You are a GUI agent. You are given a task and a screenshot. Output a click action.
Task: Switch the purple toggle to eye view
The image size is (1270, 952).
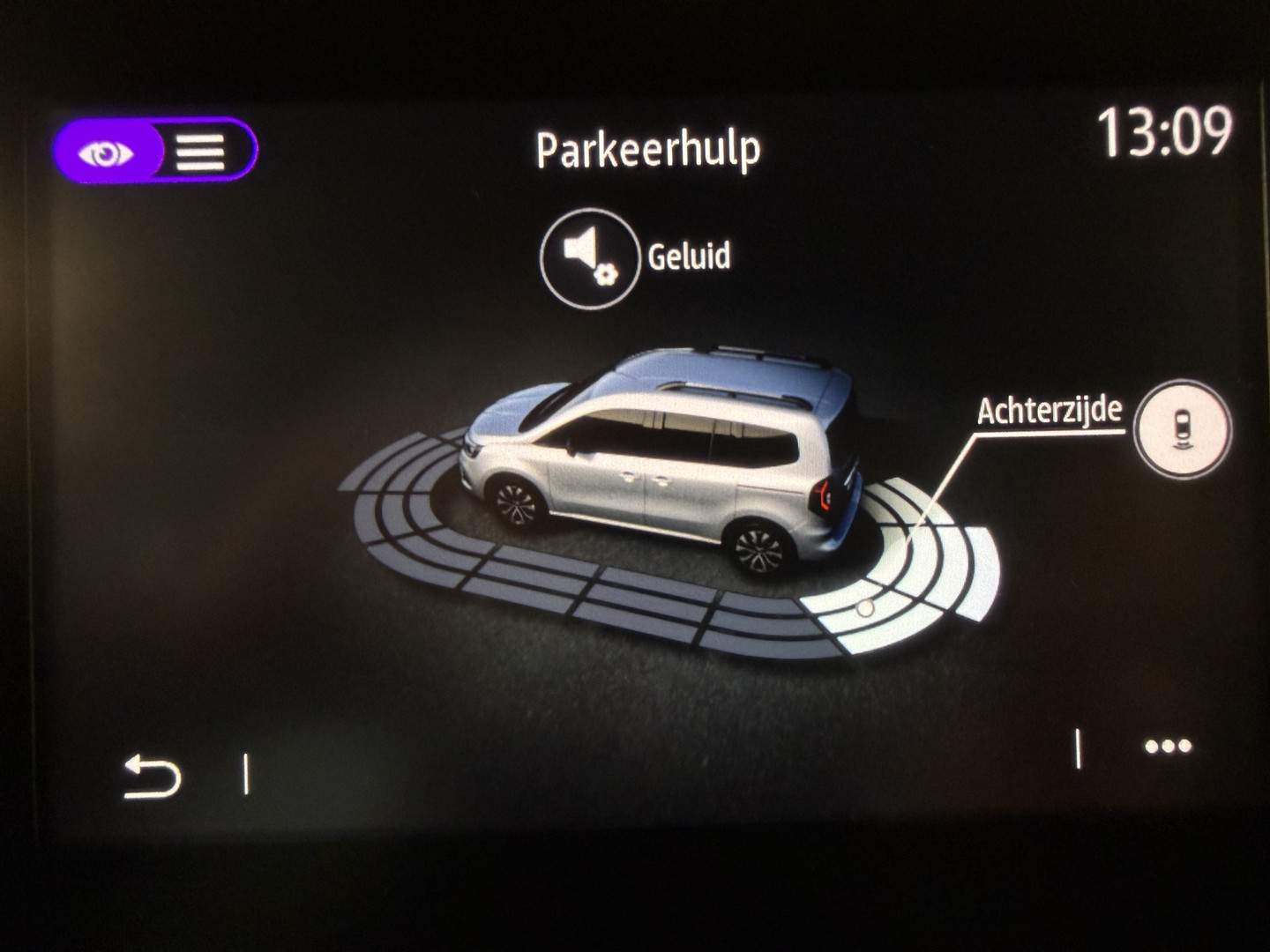[x=106, y=152]
